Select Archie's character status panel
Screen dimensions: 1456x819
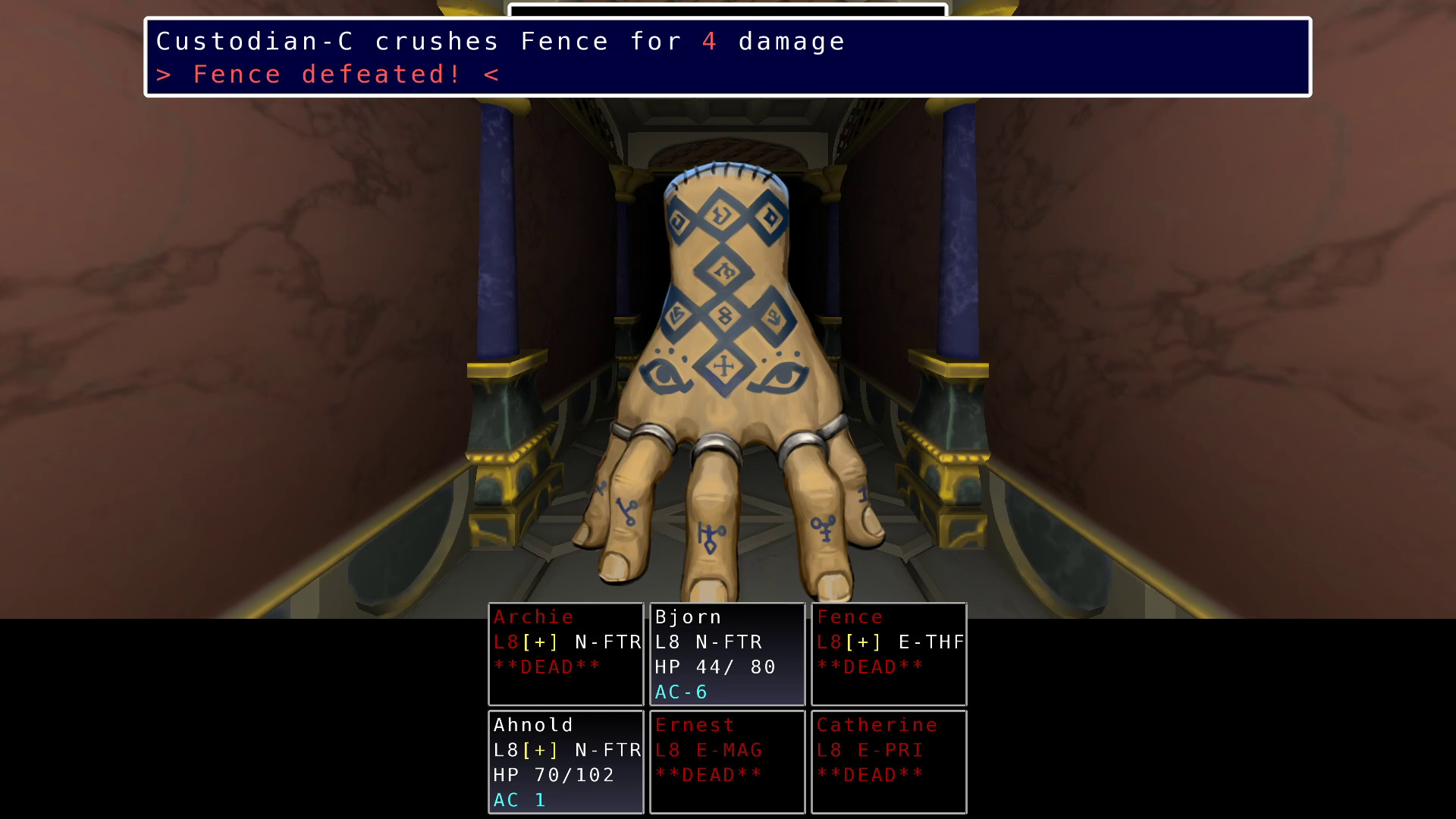pos(565,652)
